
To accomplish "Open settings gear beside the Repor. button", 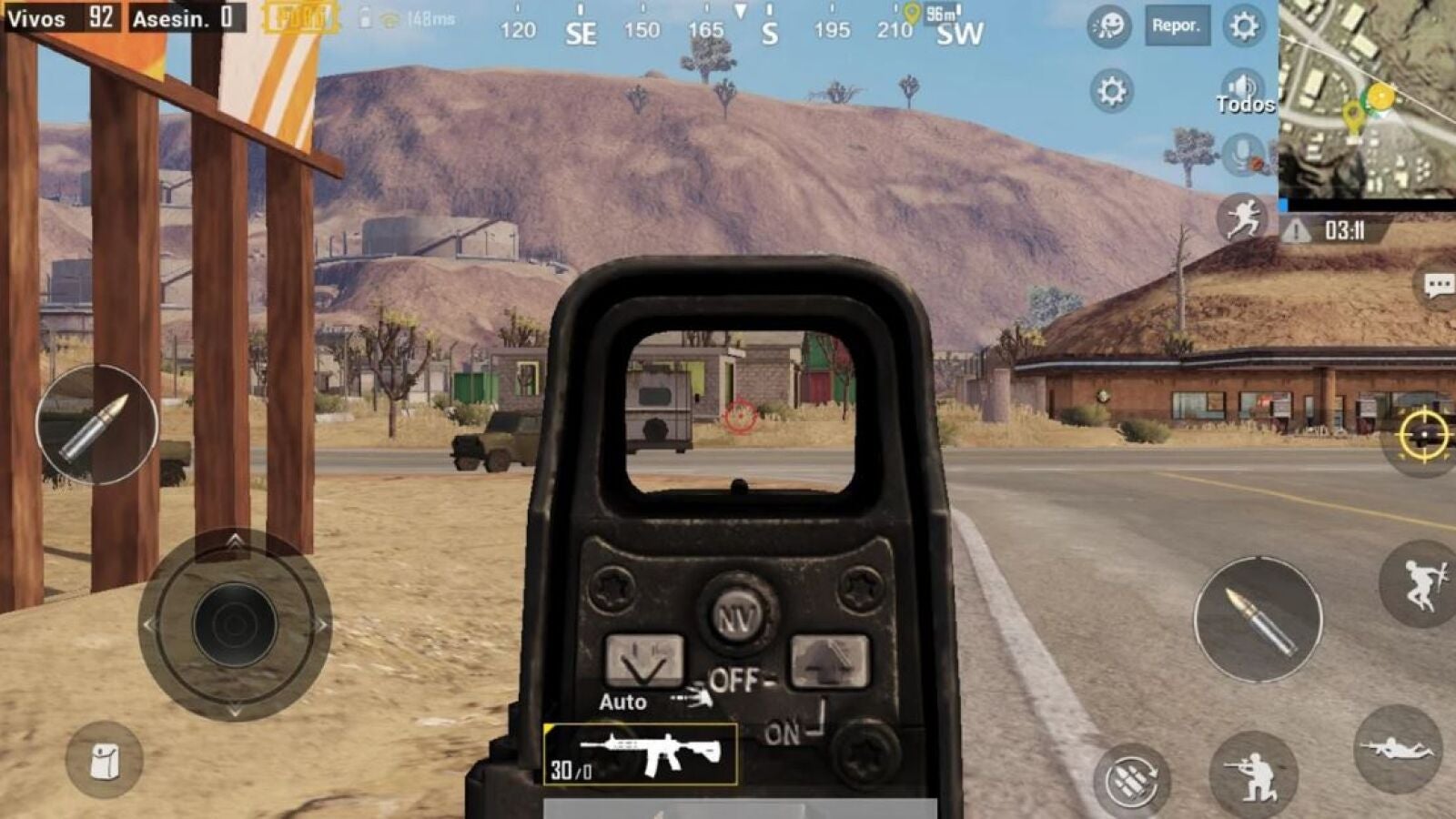I will (1243, 25).
